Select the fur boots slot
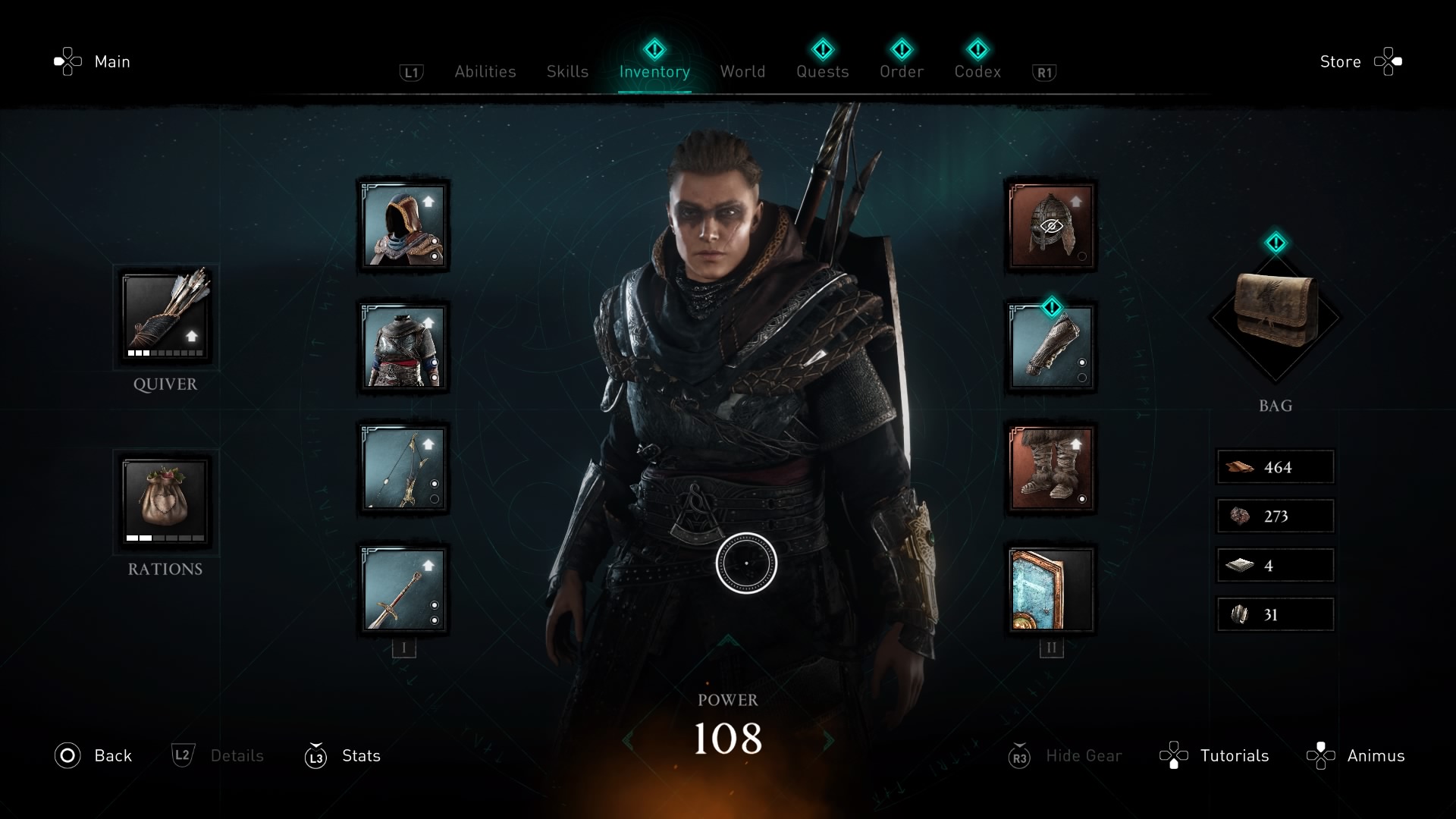 1051,469
